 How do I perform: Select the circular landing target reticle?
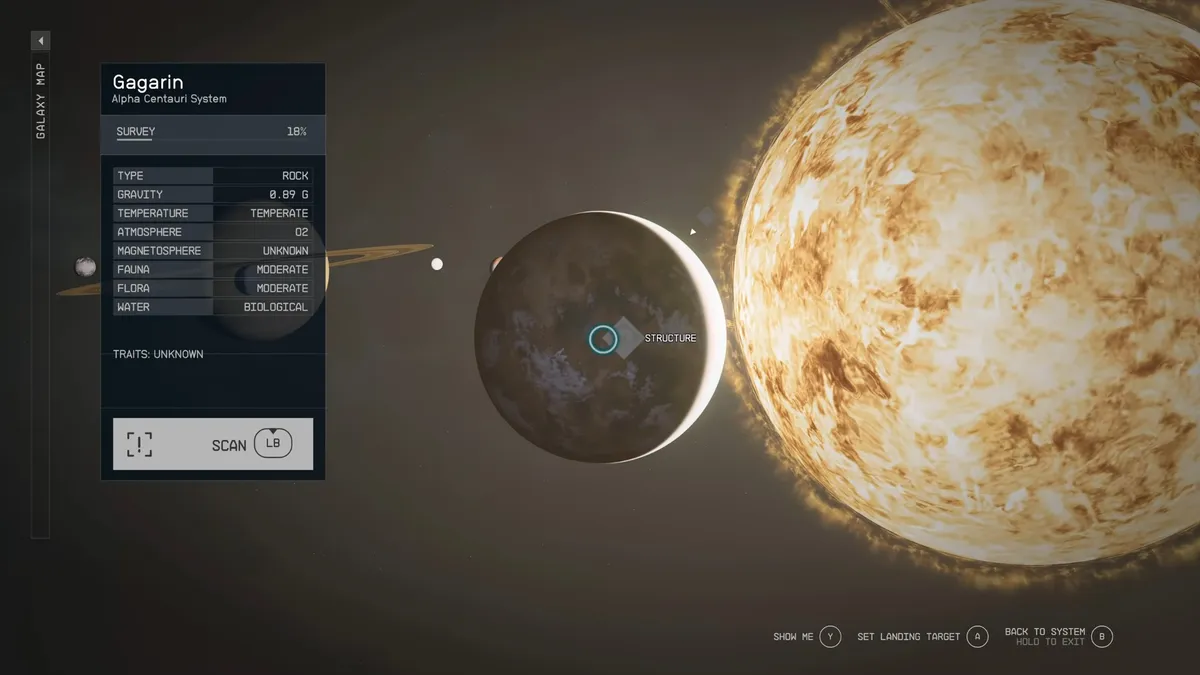pos(602,339)
